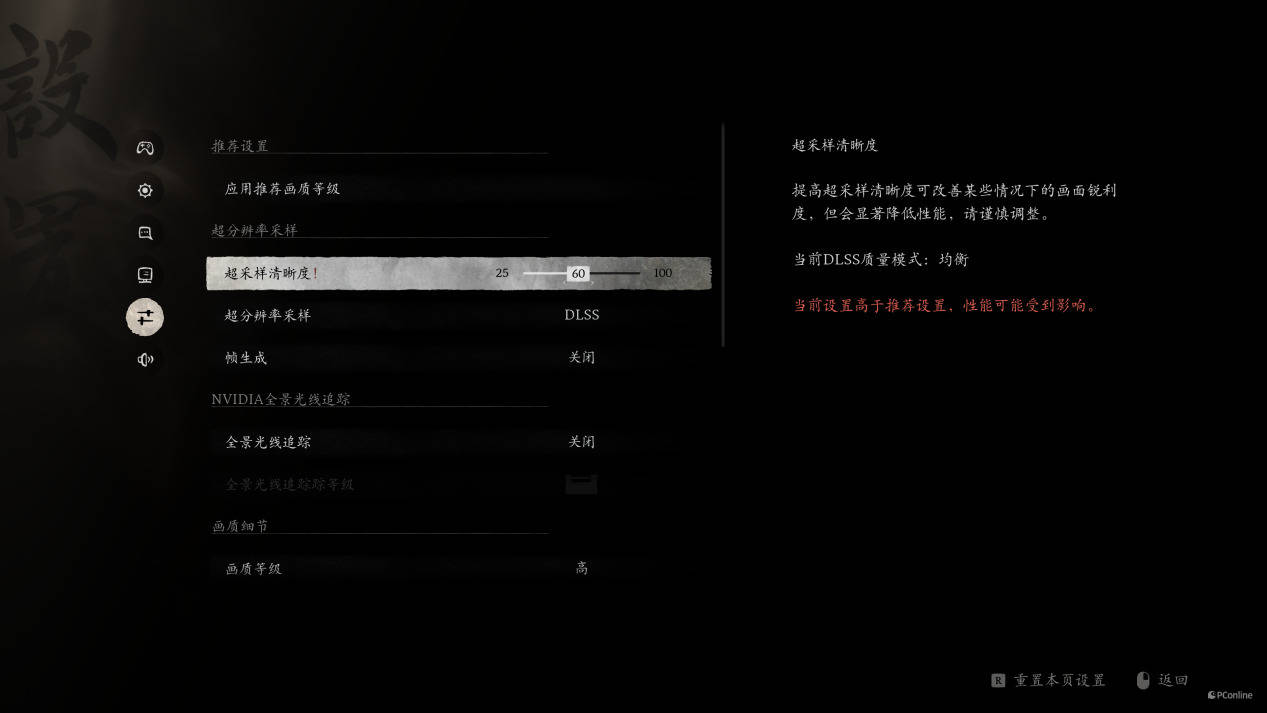1267x713 pixels.
Task: Click the 超采样清晰度 sharpness slider track
Action: click(x=610, y=273)
